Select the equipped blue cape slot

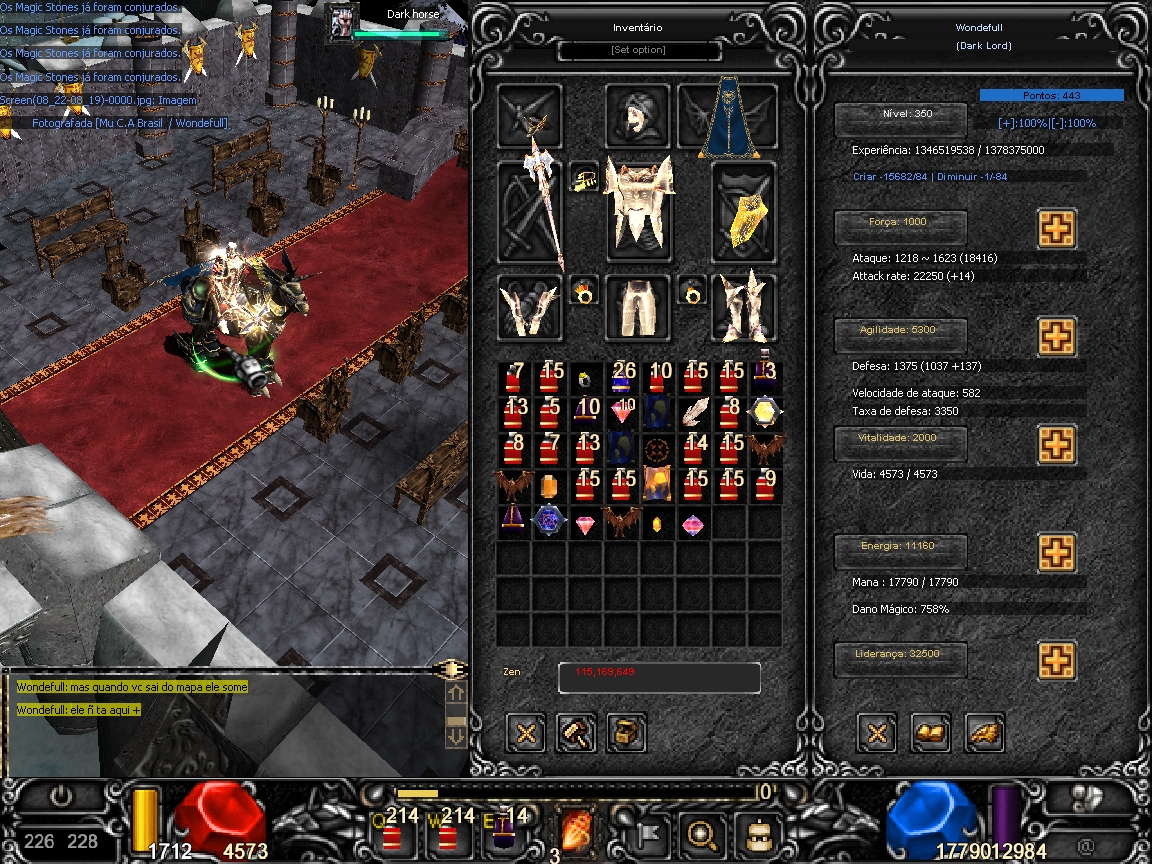(728, 120)
